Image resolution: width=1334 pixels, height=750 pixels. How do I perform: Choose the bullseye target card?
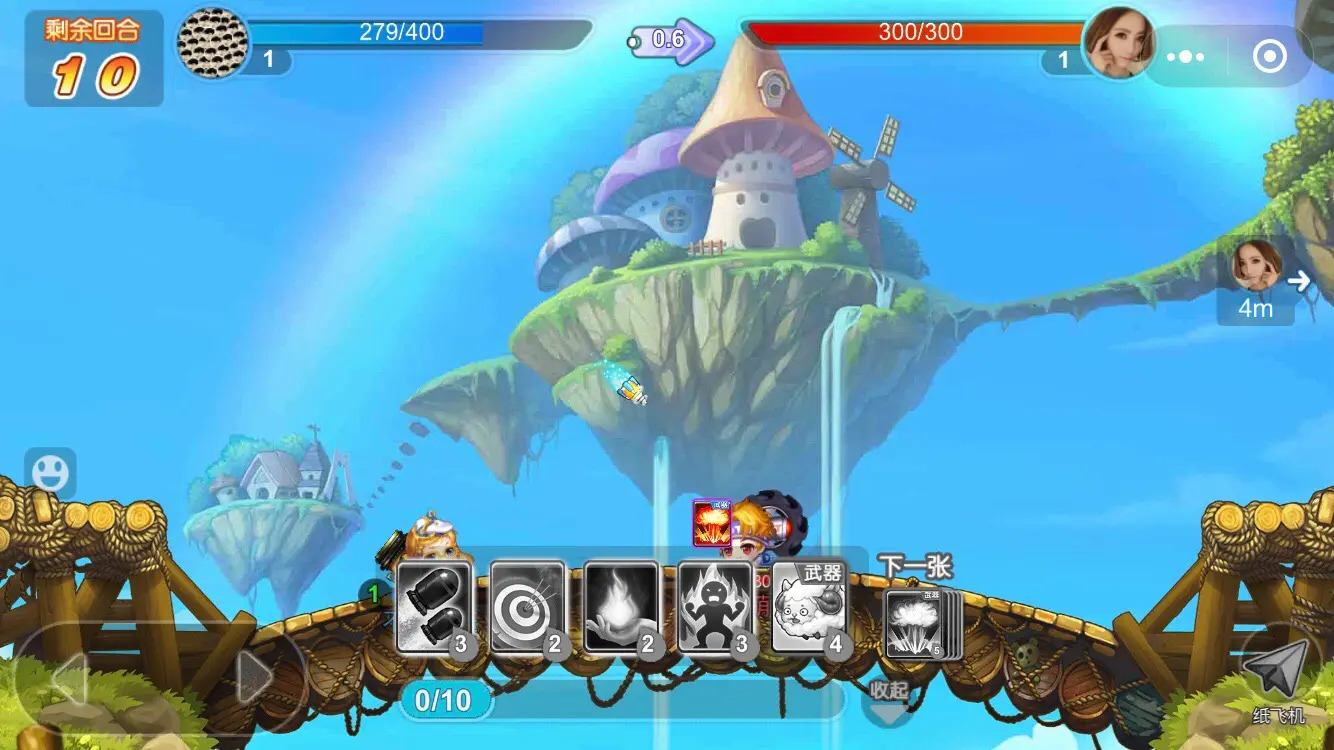pyautogui.click(x=527, y=607)
